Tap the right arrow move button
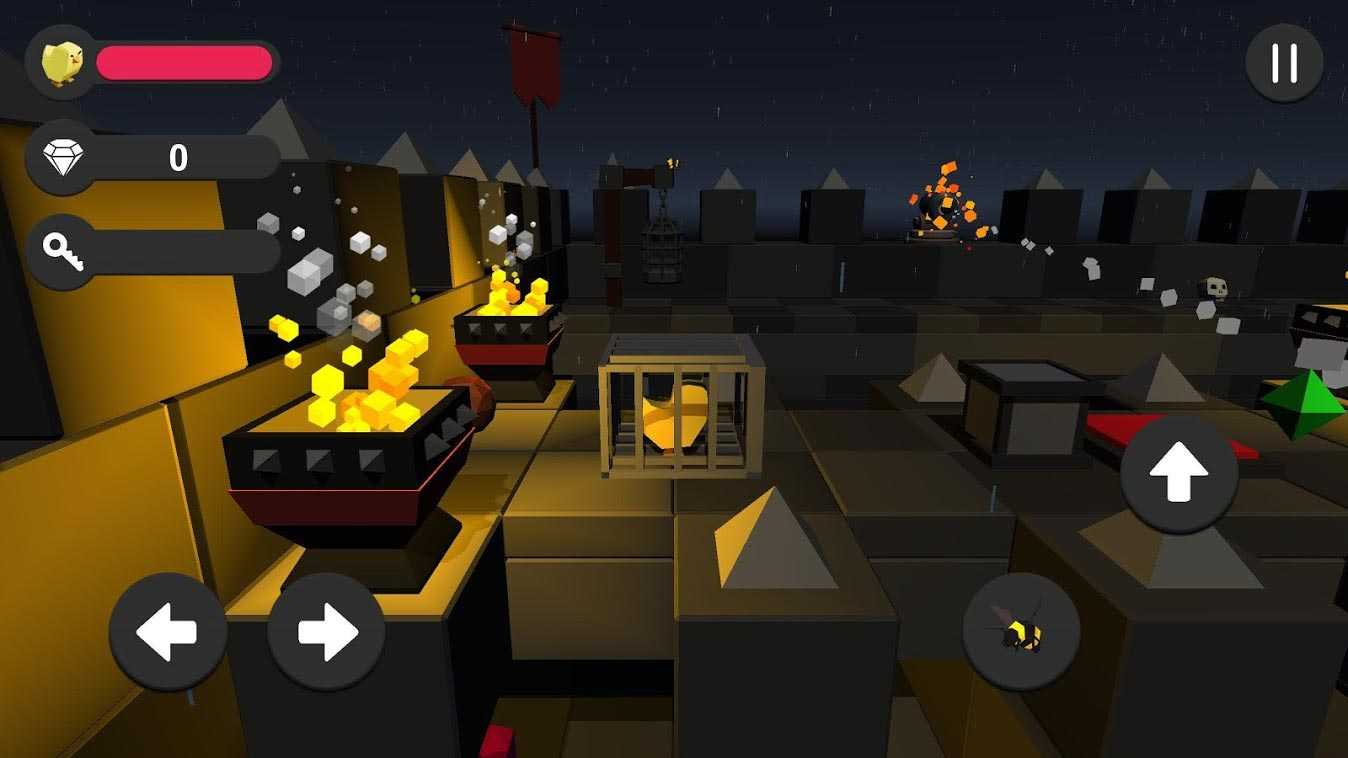 [x=326, y=631]
